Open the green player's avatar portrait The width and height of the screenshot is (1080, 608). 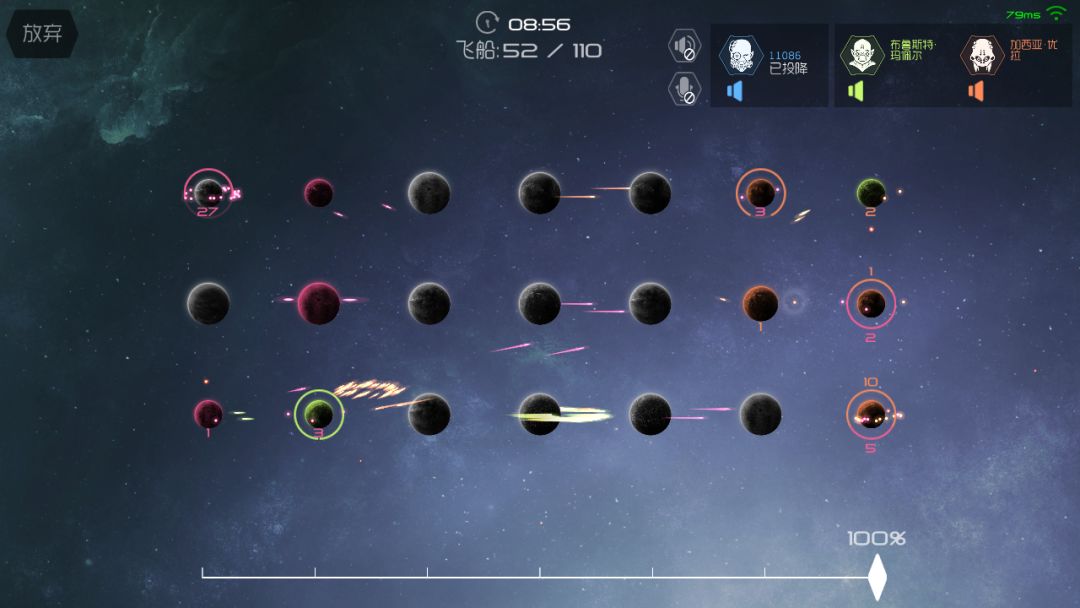pyautogui.click(x=861, y=55)
